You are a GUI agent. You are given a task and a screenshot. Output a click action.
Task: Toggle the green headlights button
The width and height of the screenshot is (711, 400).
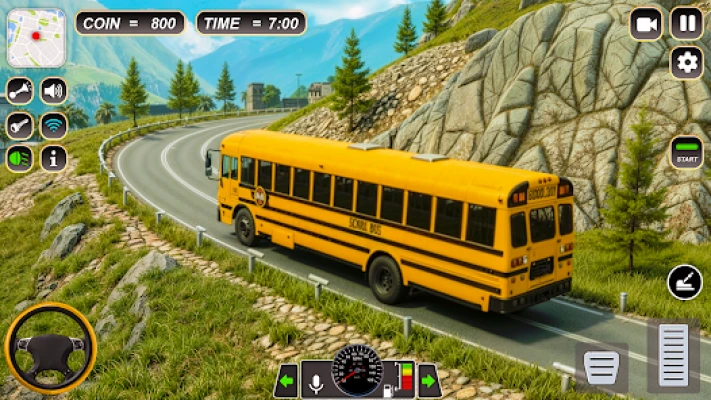pos(20,158)
